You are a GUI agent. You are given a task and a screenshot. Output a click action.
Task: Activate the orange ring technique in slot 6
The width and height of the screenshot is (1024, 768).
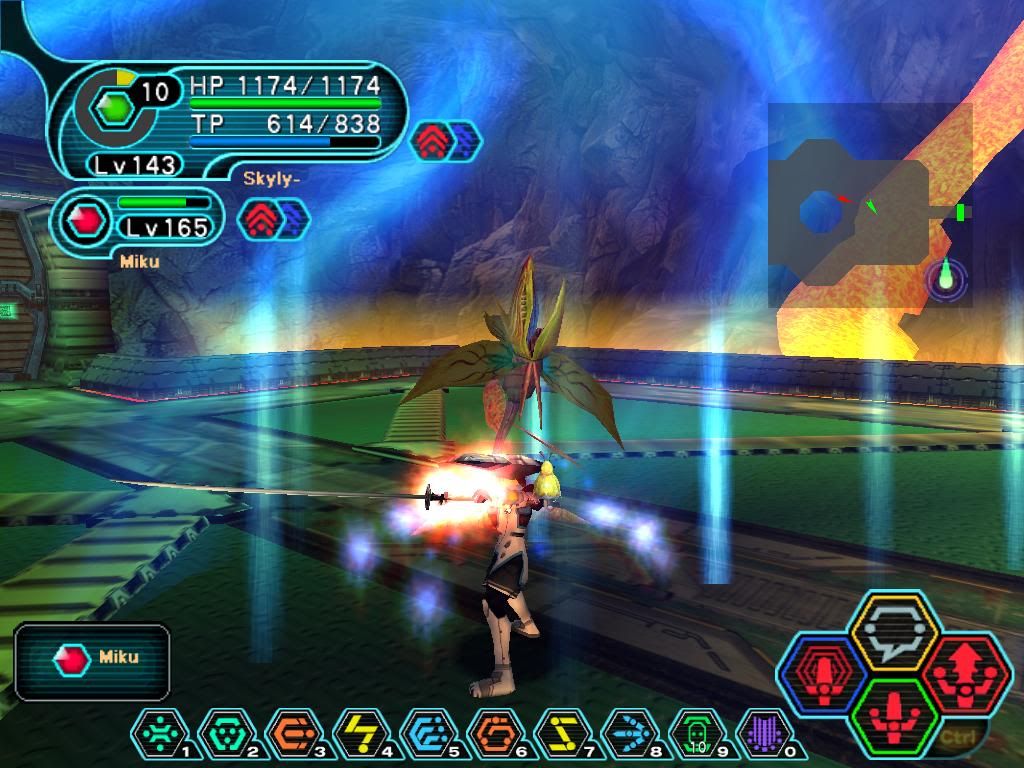pyautogui.click(x=491, y=735)
